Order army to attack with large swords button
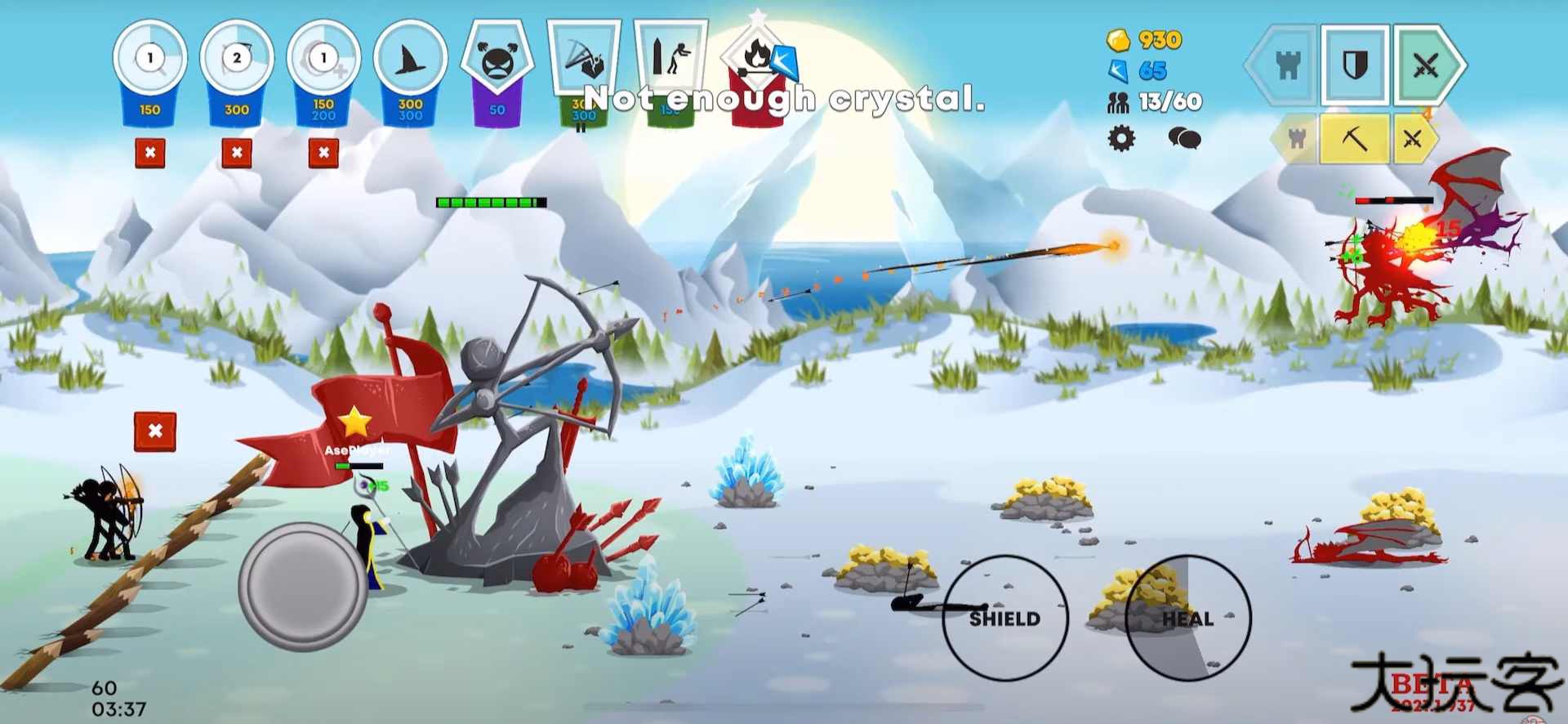The image size is (1568, 724). [1427, 65]
